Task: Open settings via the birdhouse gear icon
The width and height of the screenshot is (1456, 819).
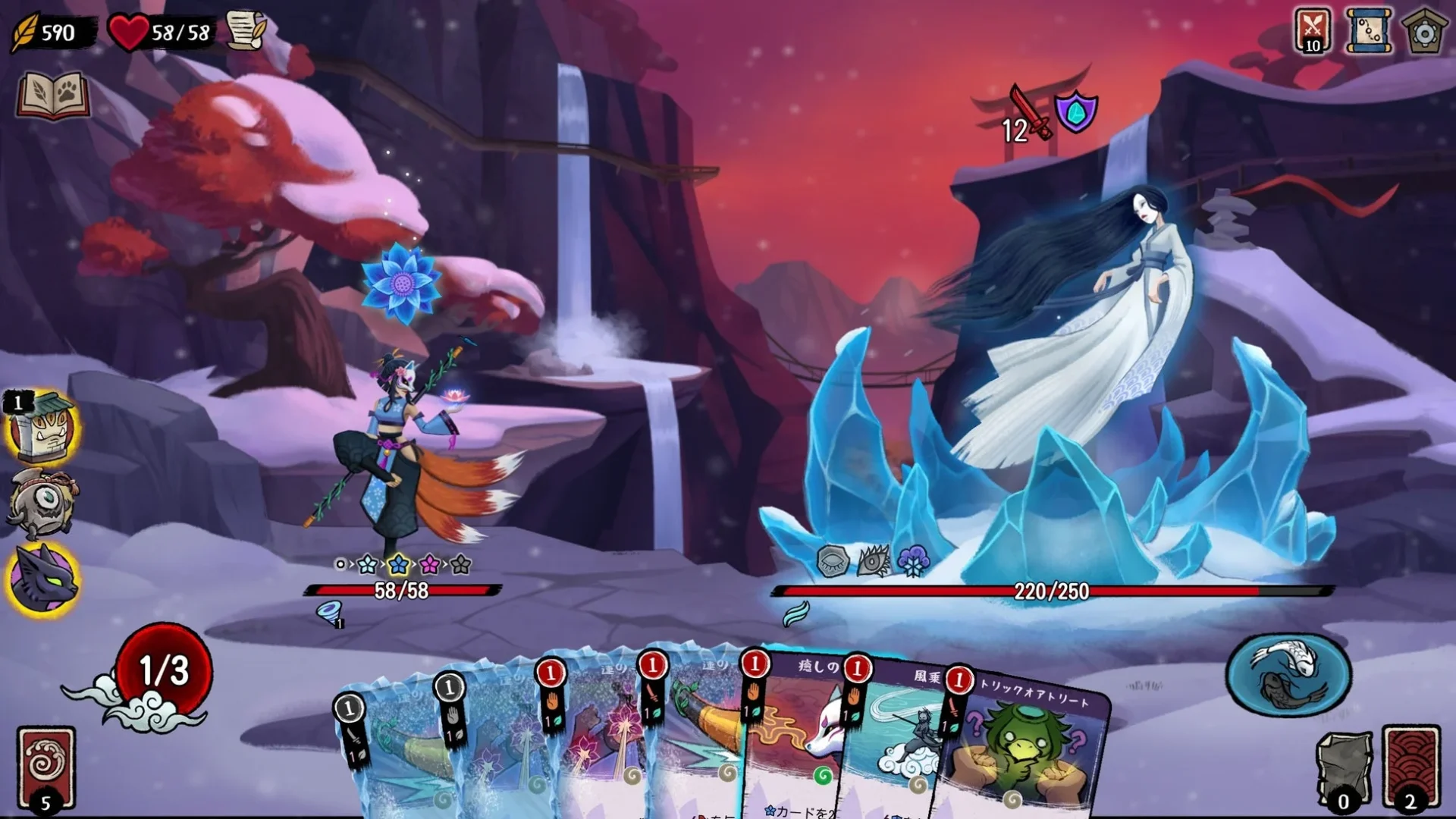Action: coord(1425,32)
